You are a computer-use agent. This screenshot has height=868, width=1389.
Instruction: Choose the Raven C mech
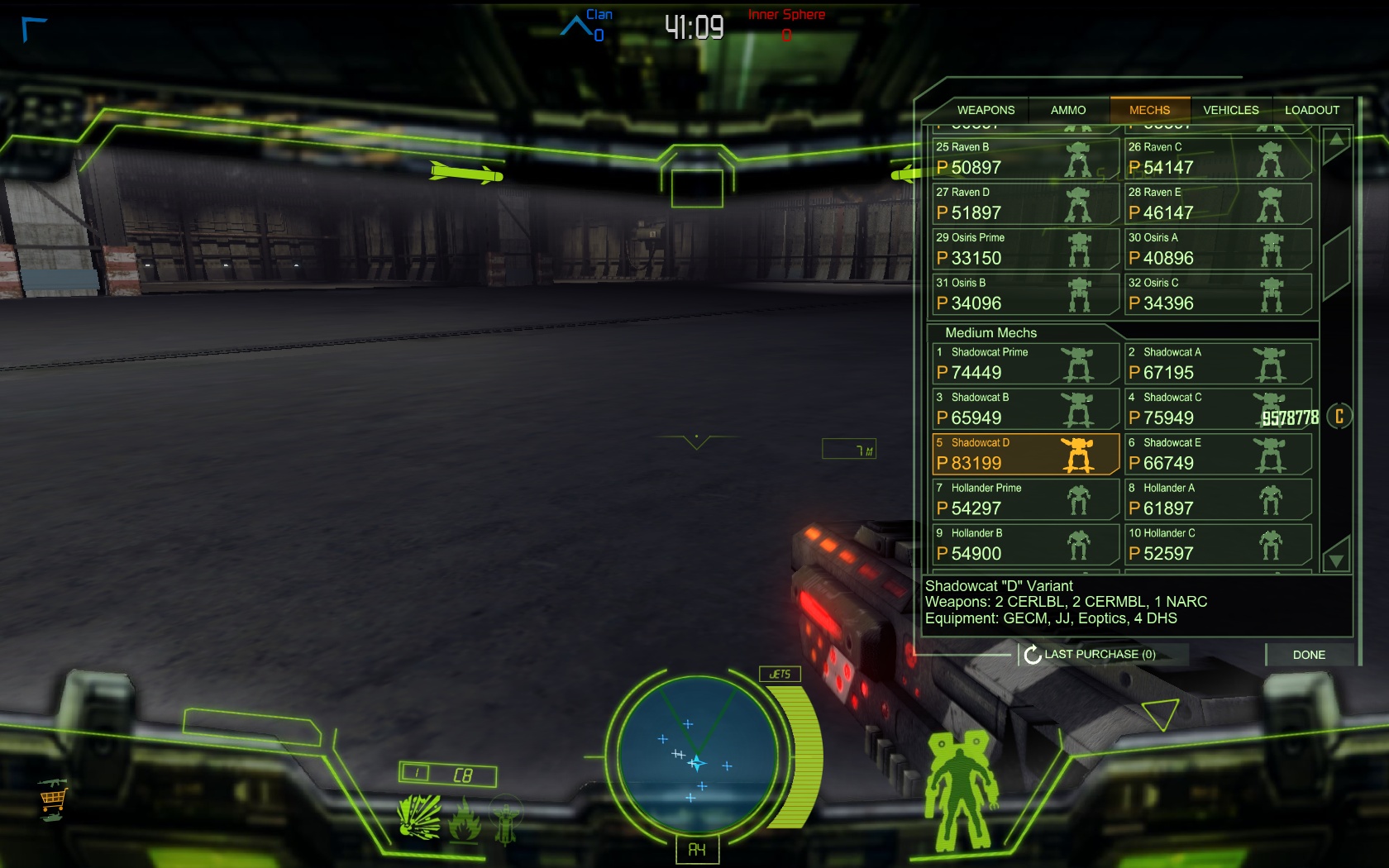coord(1217,158)
